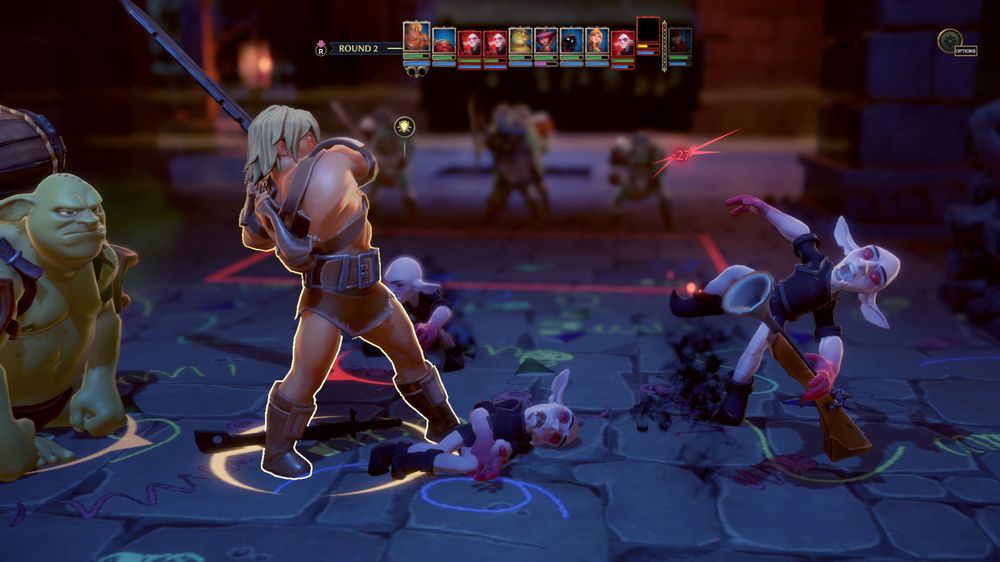Select the portrait after the round divider
The height and width of the screenshot is (562, 1000).
pyautogui.click(x=680, y=40)
